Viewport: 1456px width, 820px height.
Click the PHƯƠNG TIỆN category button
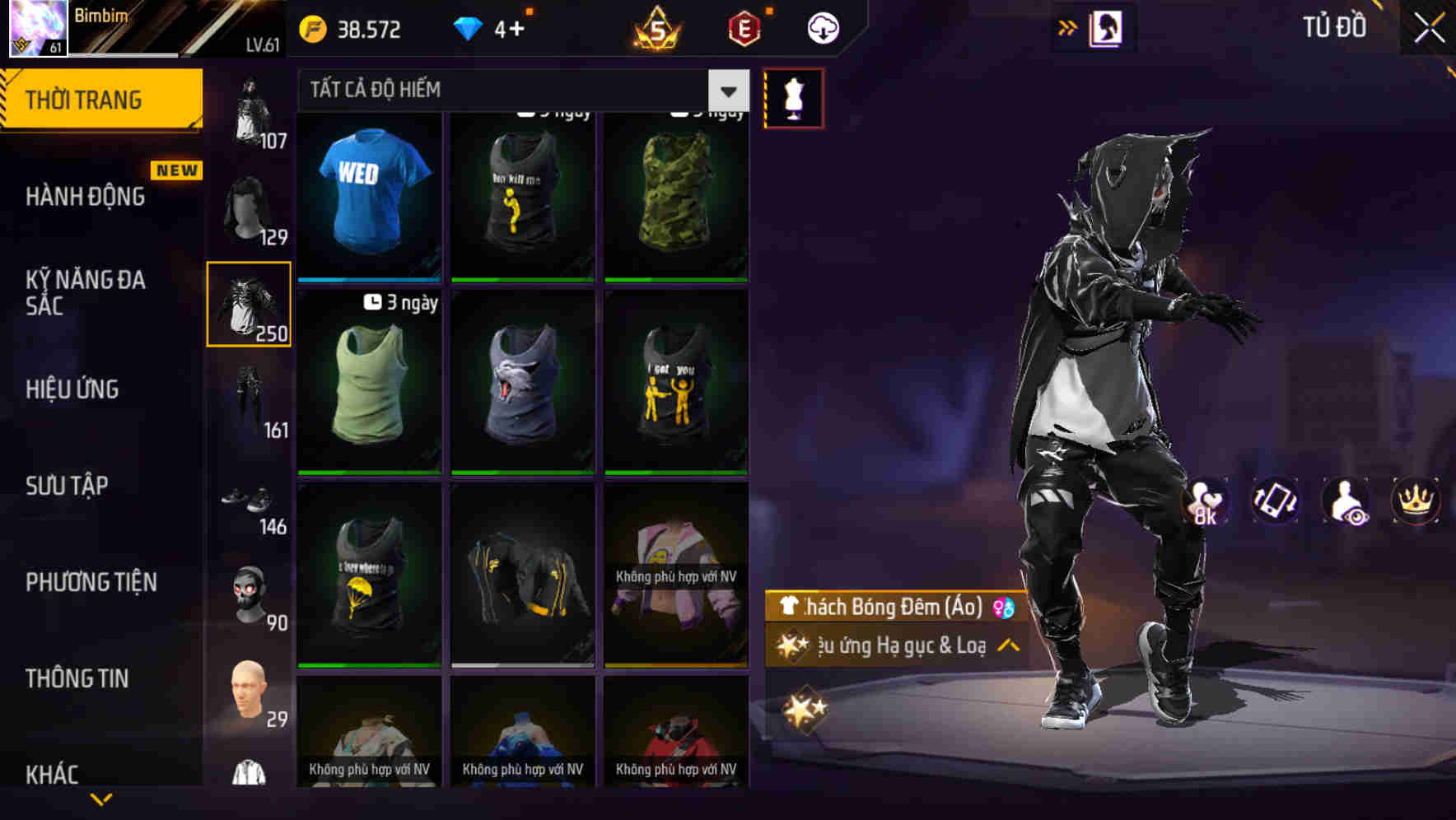click(91, 582)
